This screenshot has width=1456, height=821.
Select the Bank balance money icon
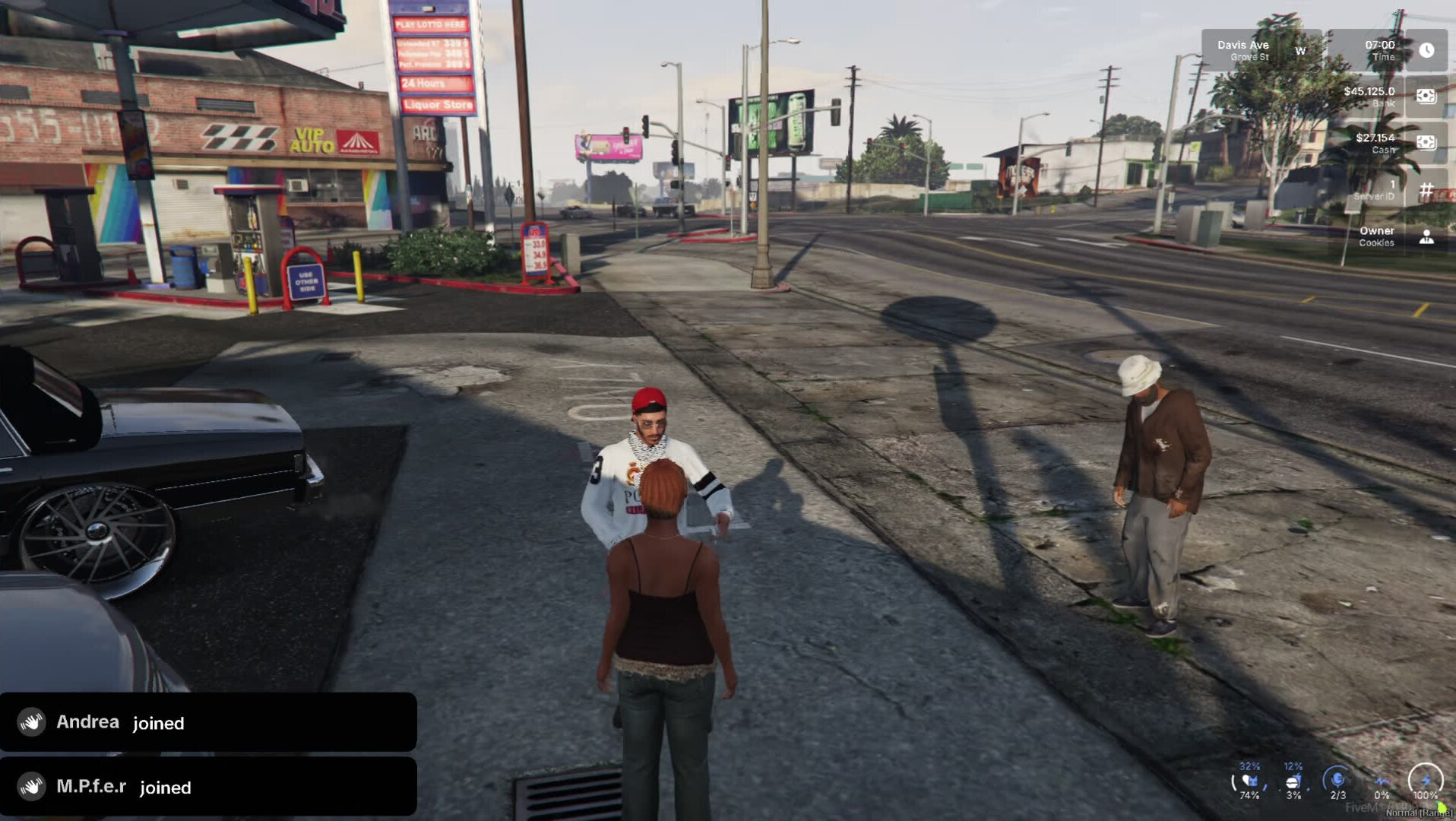point(1426,96)
